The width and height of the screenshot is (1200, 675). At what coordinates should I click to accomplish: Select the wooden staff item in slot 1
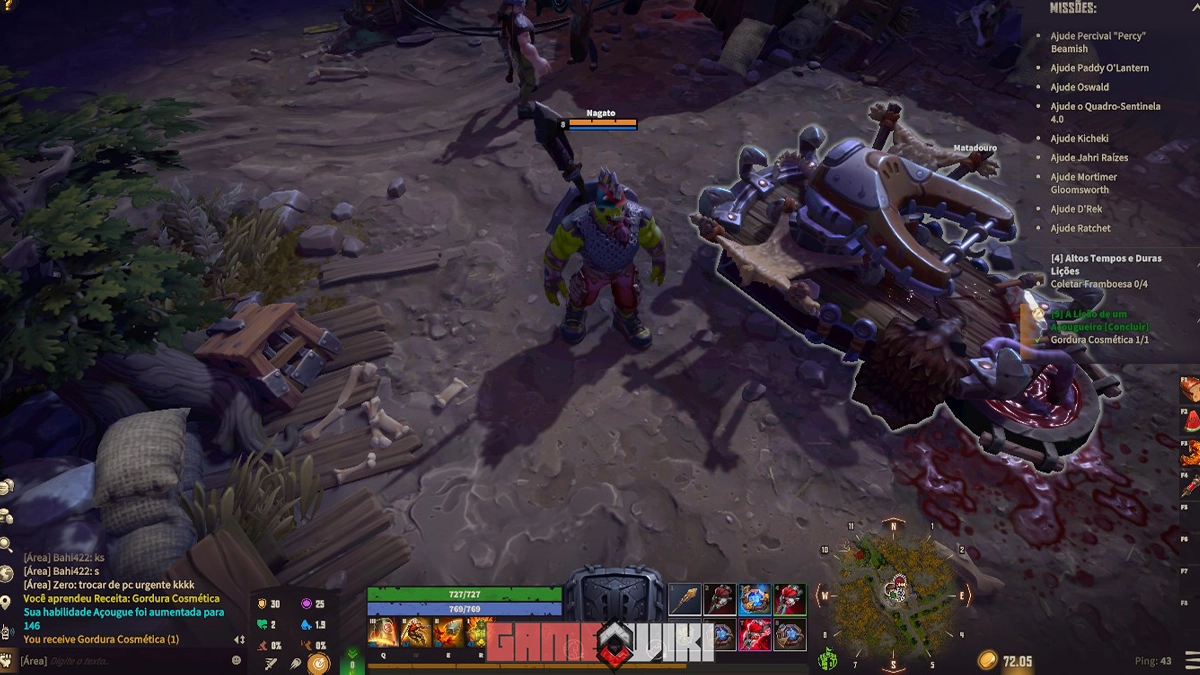[685, 600]
